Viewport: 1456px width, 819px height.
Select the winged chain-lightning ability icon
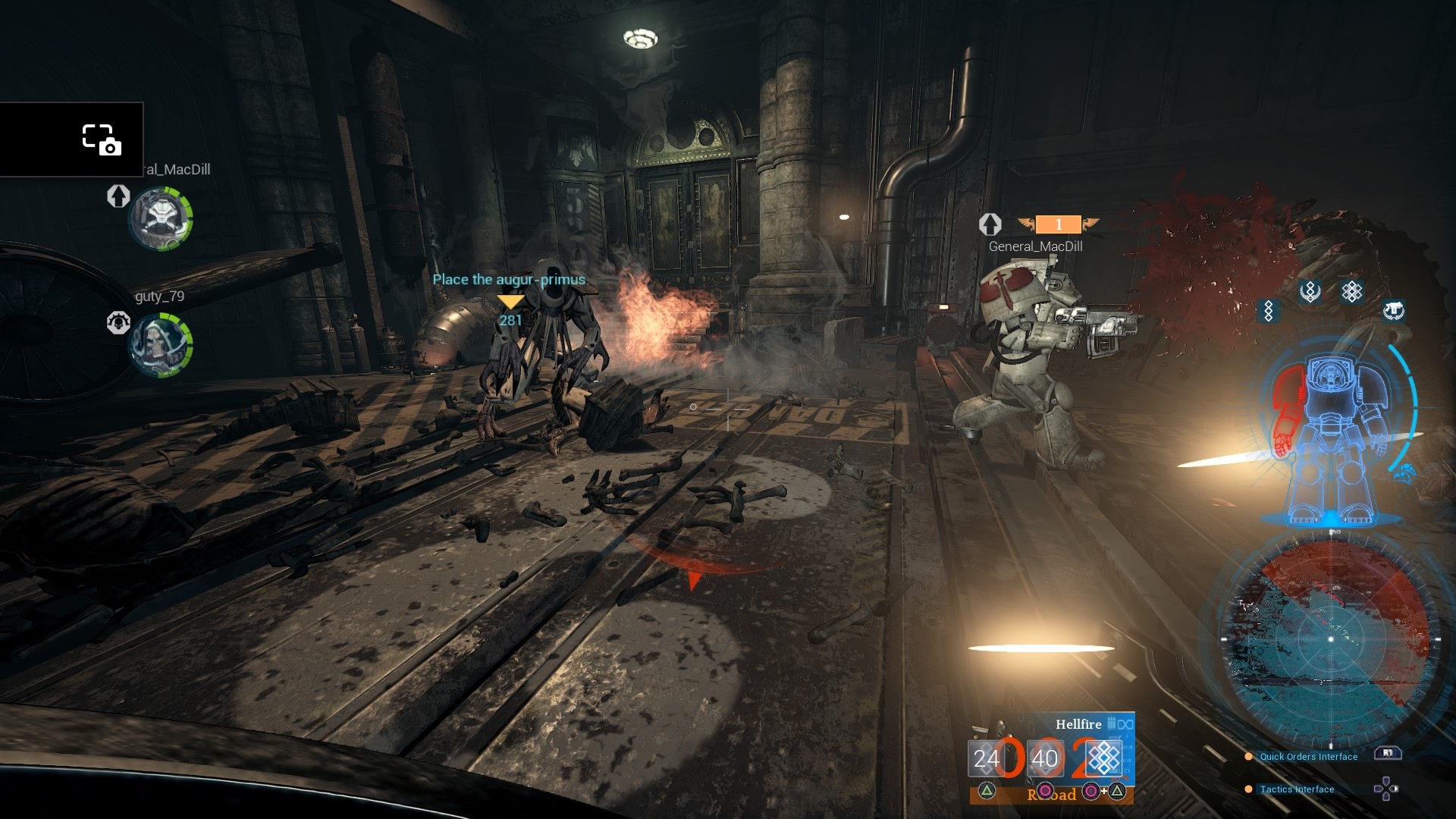coord(1310,292)
